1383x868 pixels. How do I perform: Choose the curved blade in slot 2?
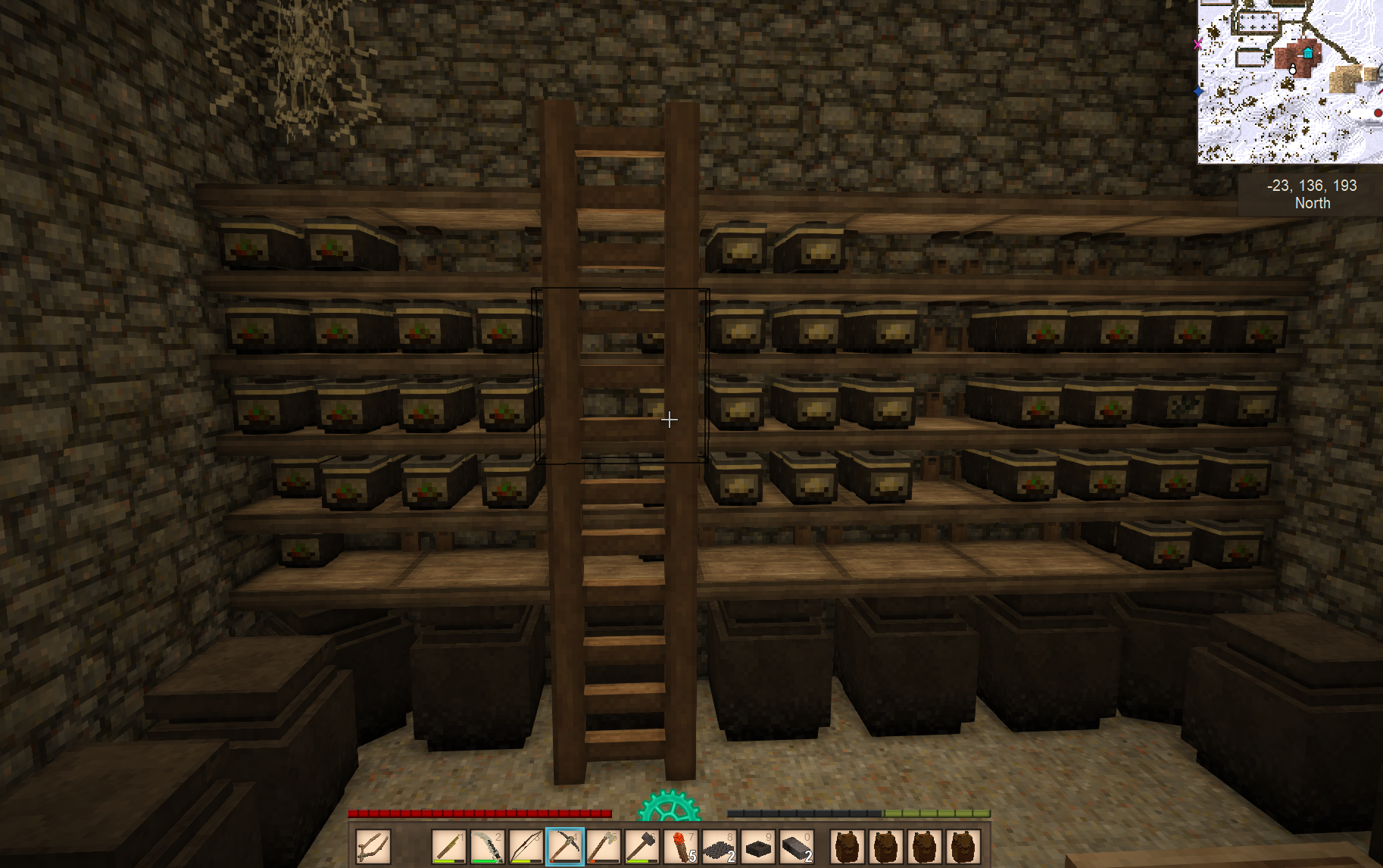pyautogui.click(x=488, y=846)
